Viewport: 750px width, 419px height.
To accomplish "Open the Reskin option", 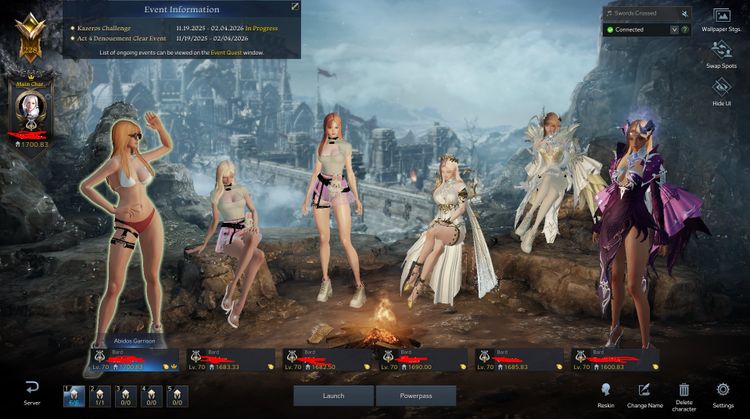I will click(x=606, y=394).
